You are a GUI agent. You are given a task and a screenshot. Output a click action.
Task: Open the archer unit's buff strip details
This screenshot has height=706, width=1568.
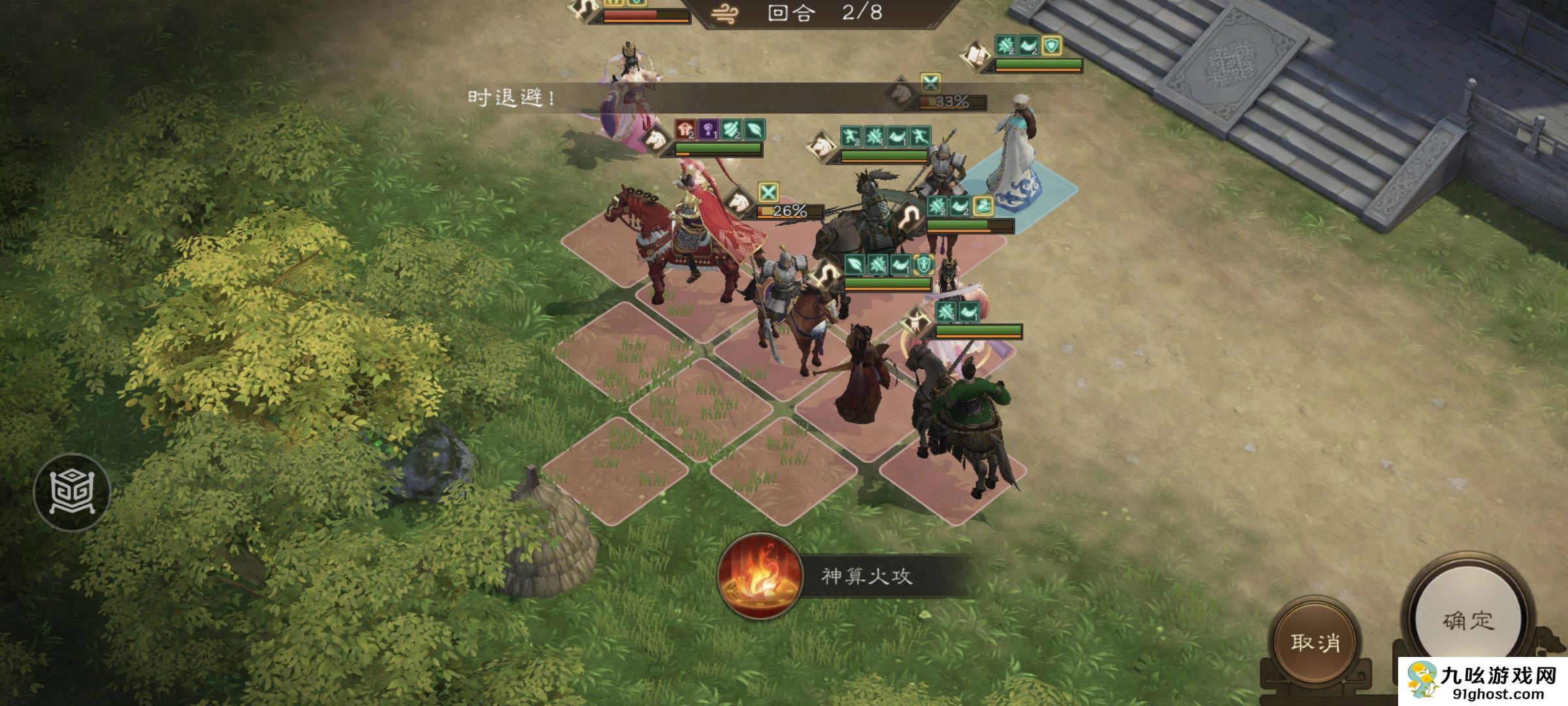coord(957,311)
